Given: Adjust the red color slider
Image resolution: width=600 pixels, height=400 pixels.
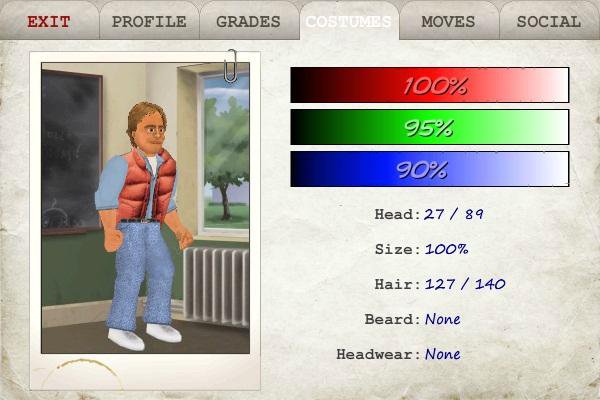Looking at the screenshot, I should tap(429, 85).
